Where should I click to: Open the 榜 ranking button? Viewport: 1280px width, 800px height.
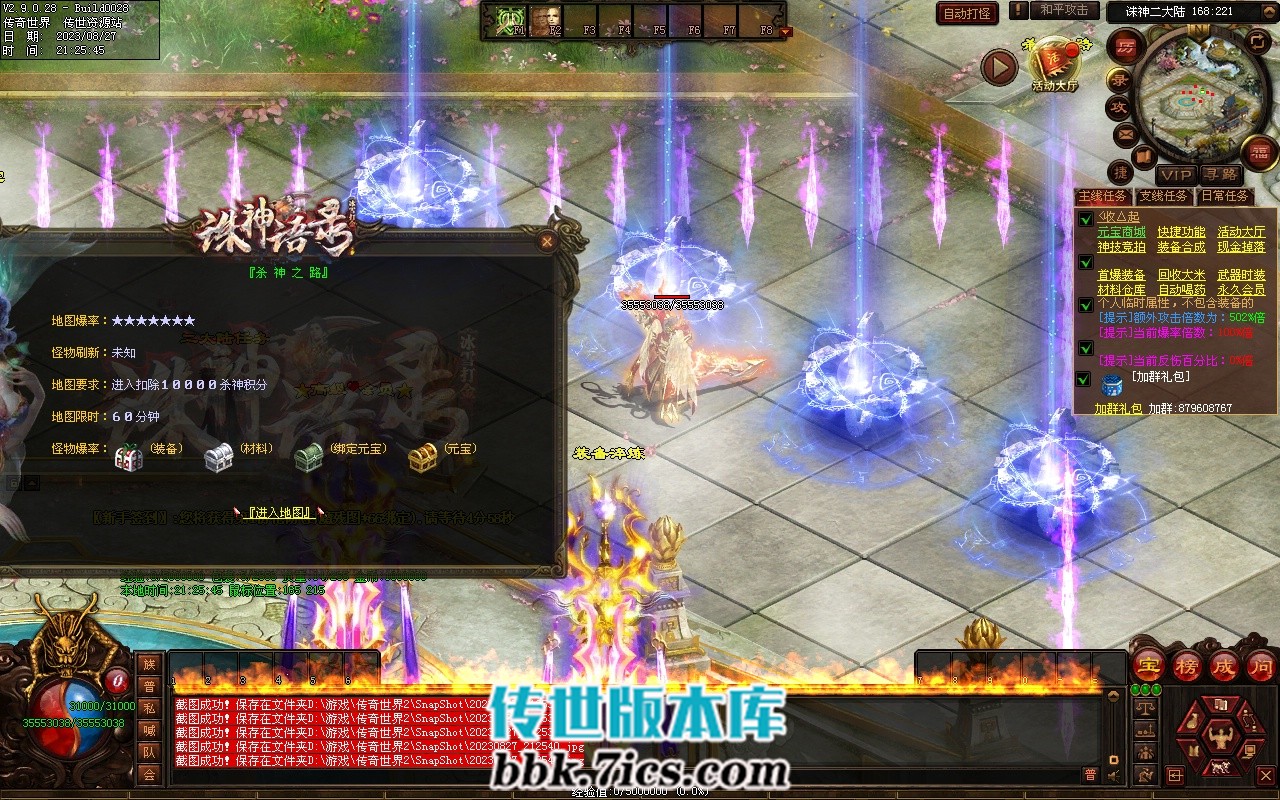pyautogui.click(x=1187, y=665)
